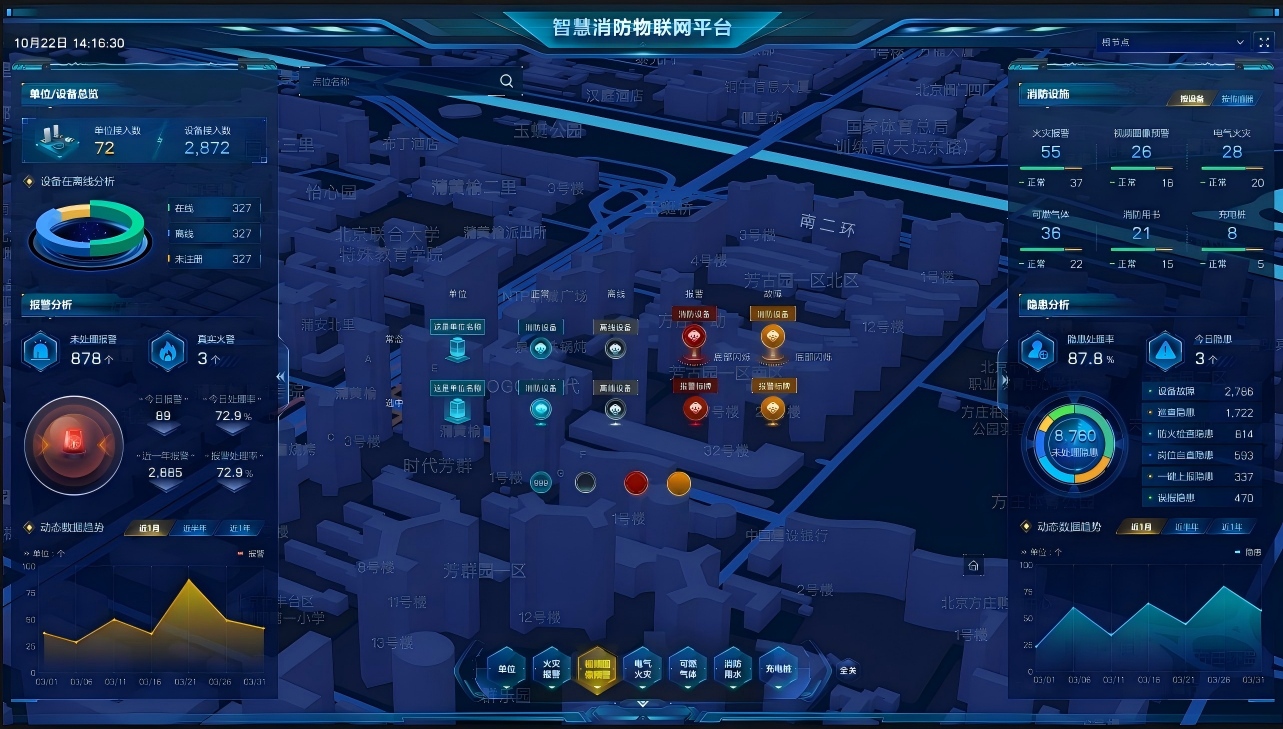The height and width of the screenshot is (729, 1283).
Task: Show the 充电桩 filter layer
Action: (778, 669)
